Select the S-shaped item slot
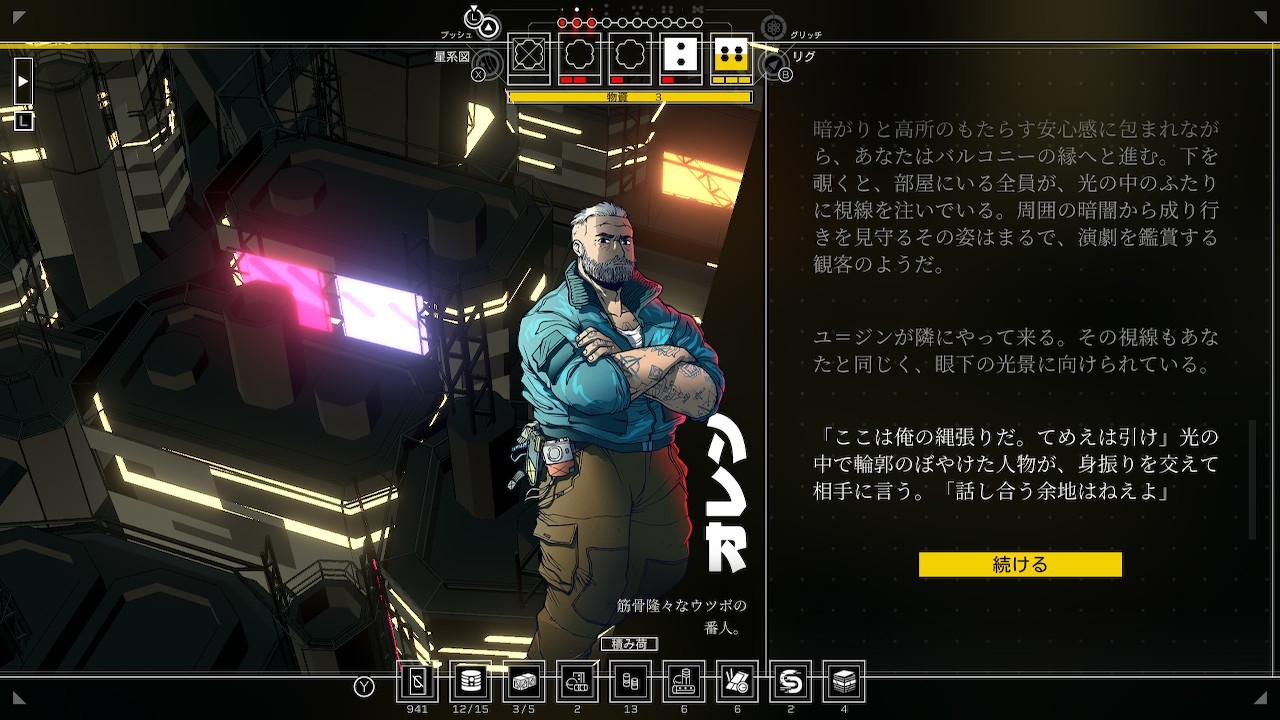Screen dimensions: 1280x720 791,682
